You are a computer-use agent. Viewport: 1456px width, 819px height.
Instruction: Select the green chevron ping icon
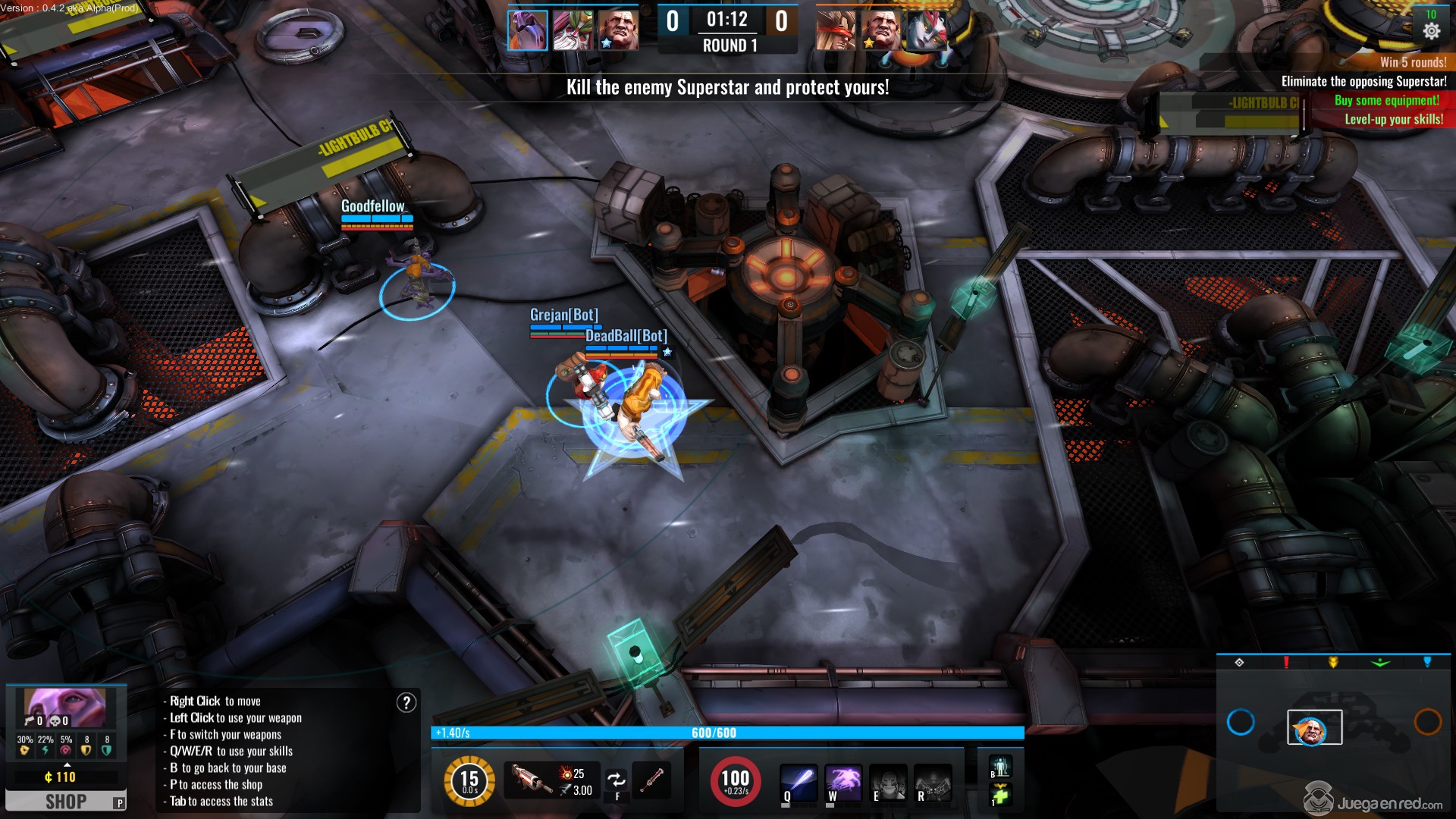click(1380, 662)
